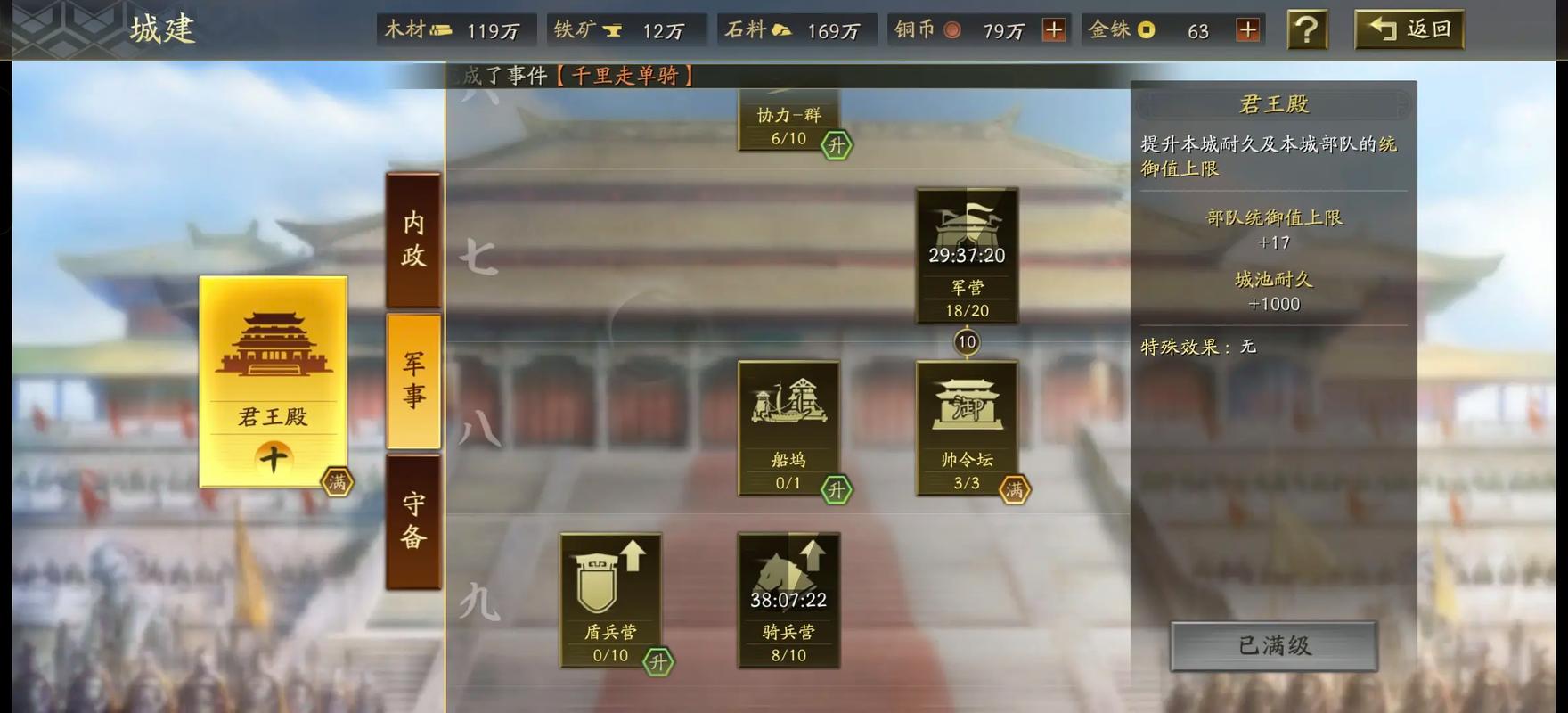Click the 军营 construction timer 29:37:20
The width and height of the screenshot is (1568, 713).
click(x=967, y=255)
